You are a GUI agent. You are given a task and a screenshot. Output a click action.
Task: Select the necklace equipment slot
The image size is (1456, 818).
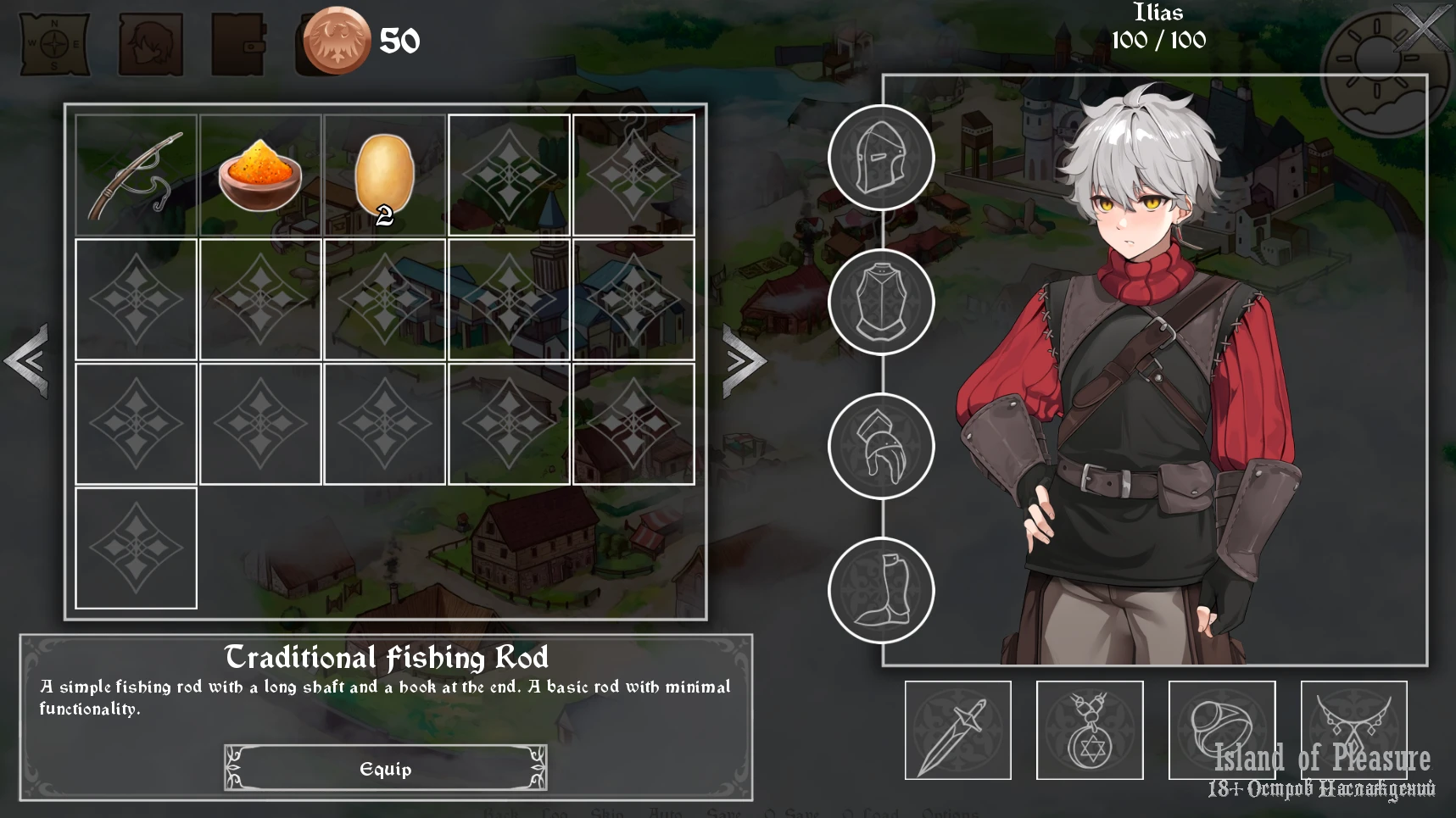1353,730
